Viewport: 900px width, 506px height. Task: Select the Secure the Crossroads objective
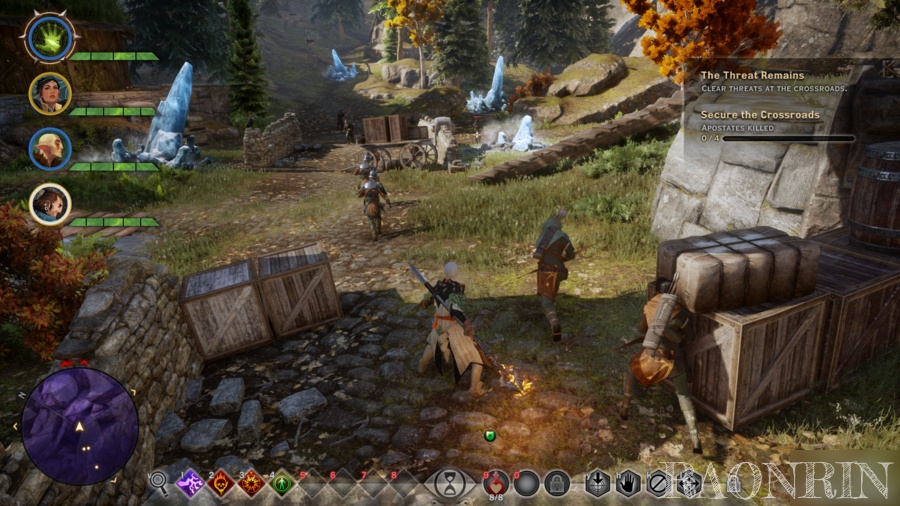tap(760, 115)
